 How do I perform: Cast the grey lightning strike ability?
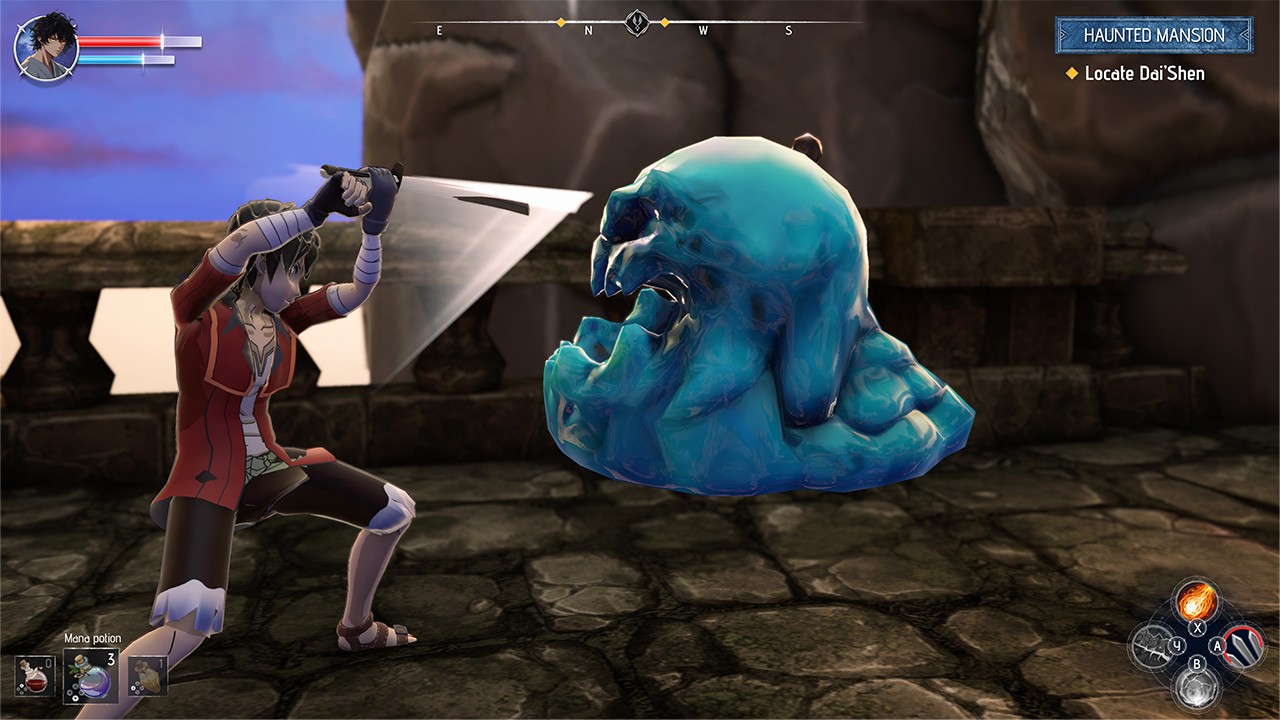click(1149, 646)
